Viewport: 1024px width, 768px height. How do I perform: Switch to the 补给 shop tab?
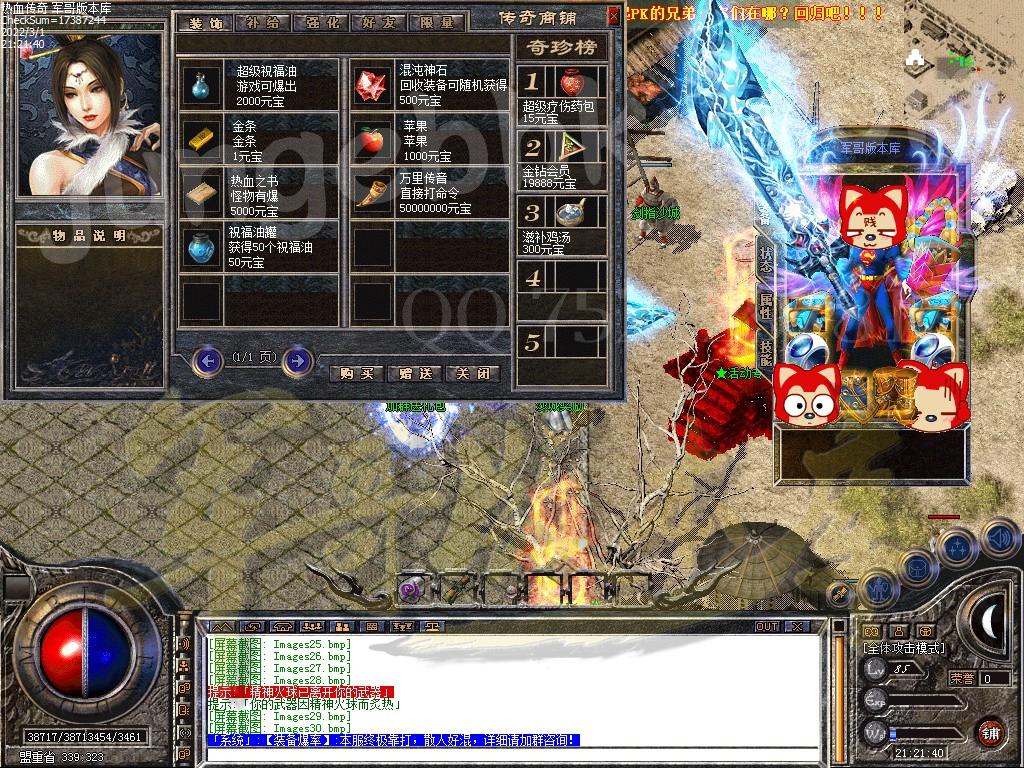click(262, 22)
